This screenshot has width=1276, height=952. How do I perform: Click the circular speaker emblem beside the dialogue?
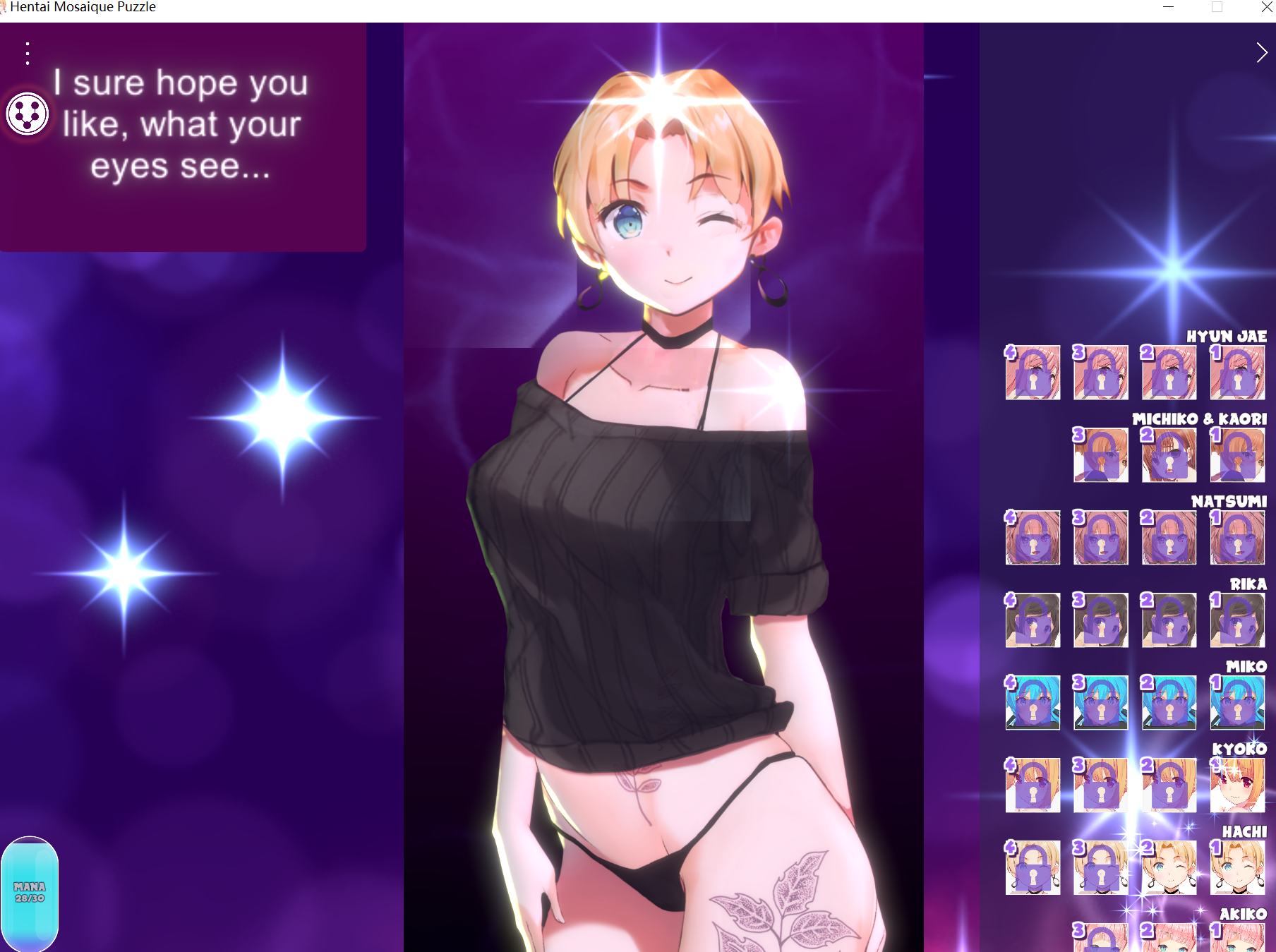coord(26,113)
